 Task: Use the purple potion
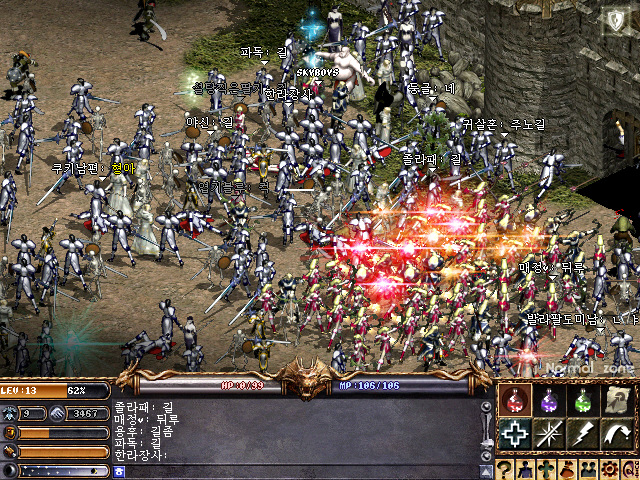[548, 401]
